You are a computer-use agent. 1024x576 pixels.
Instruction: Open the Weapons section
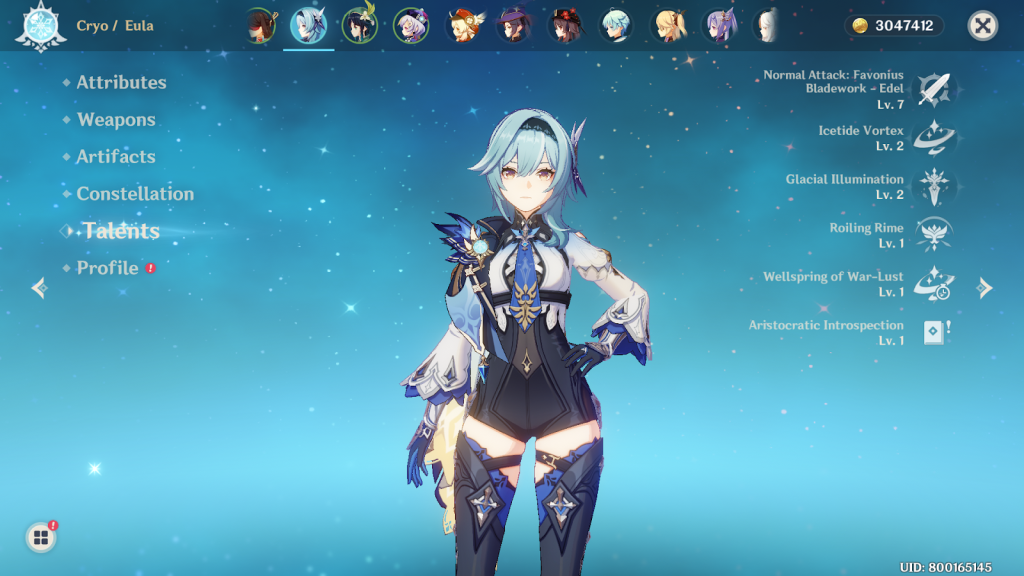pyautogui.click(x=116, y=120)
